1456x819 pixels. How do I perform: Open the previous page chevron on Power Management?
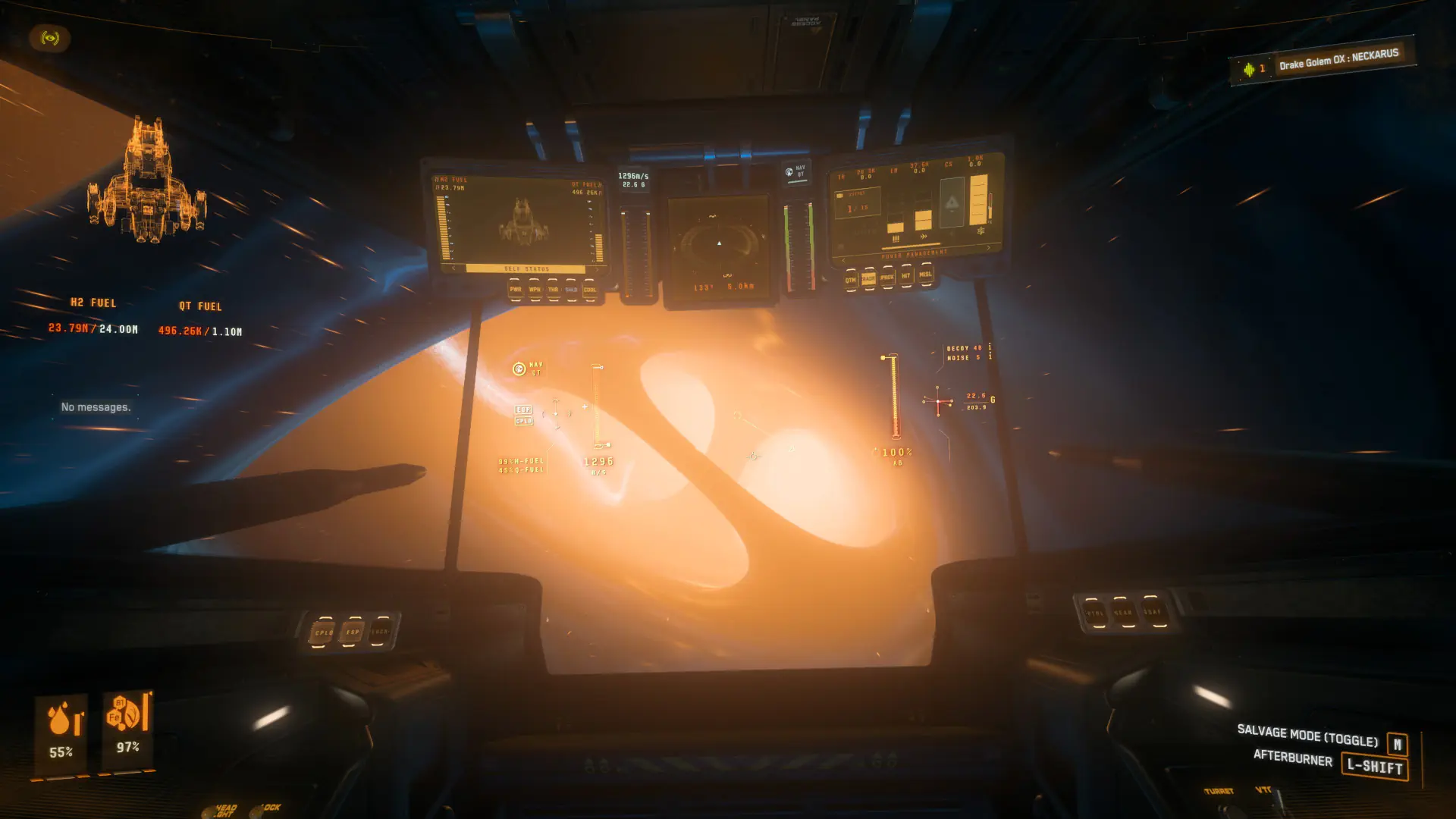click(x=843, y=260)
